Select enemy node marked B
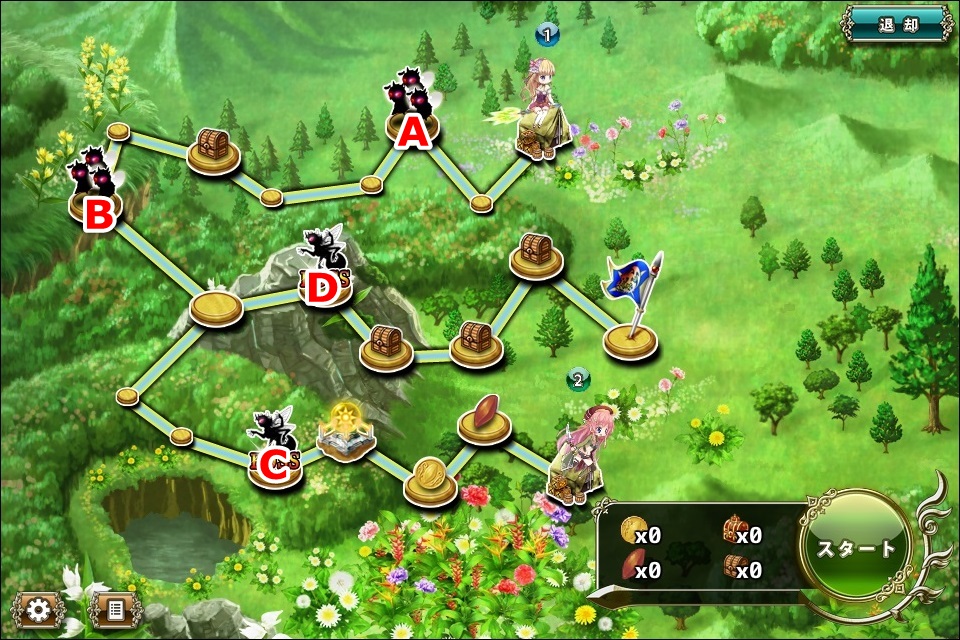 coord(96,195)
